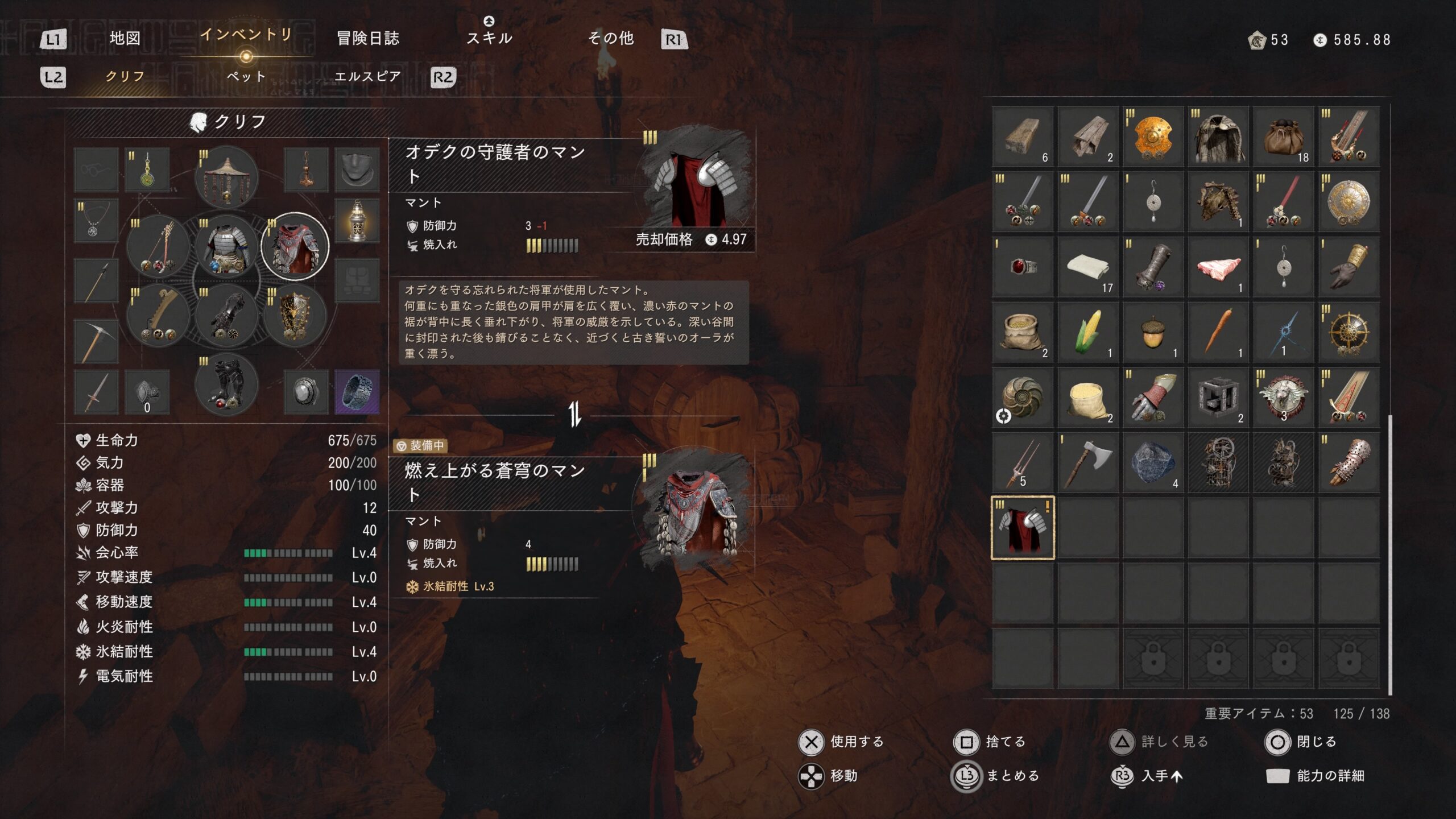This screenshot has height=819, width=1456.
Task: Select the equipped pickaxe tool slot
Action: tap(96, 342)
